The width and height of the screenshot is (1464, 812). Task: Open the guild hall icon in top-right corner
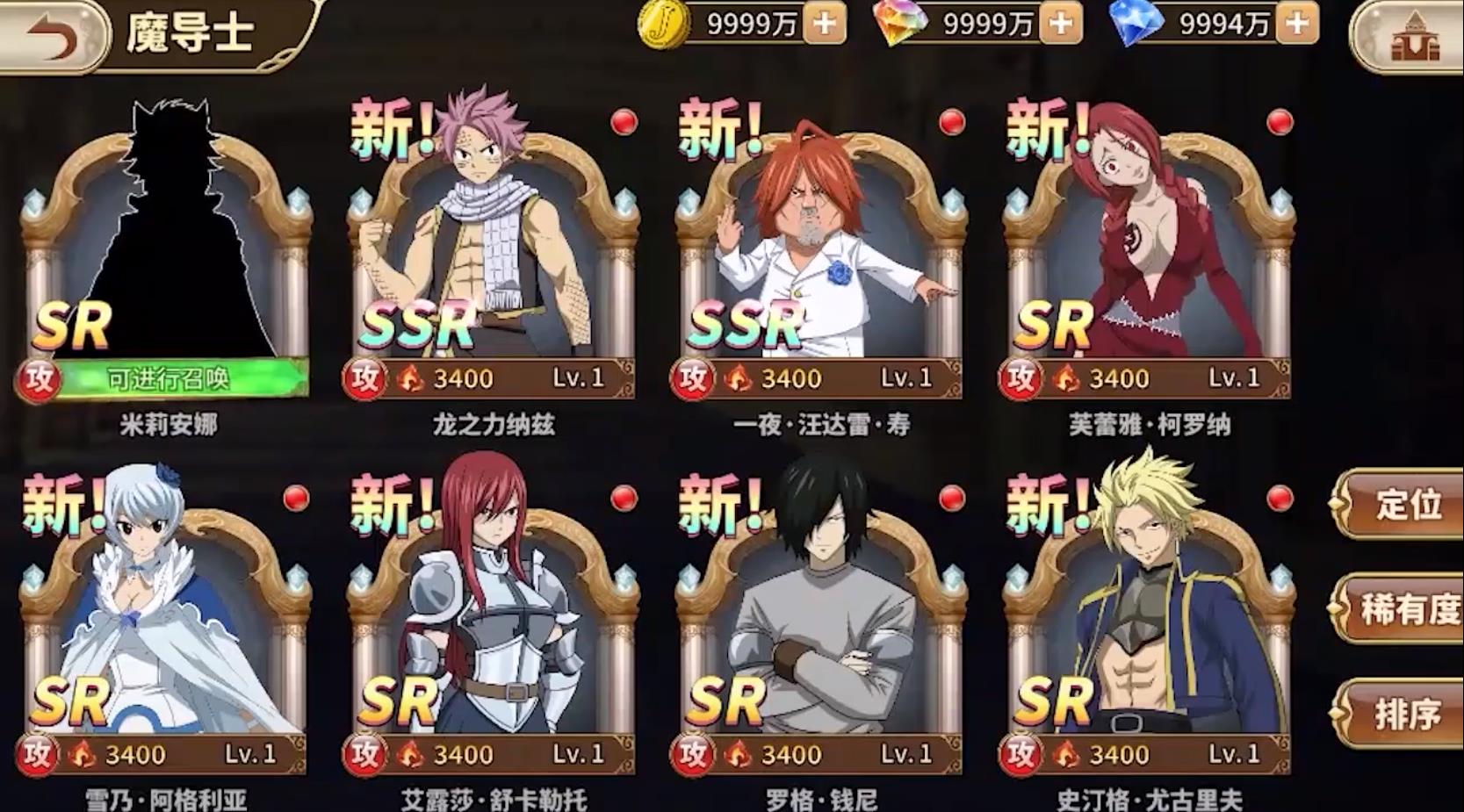tap(1416, 35)
